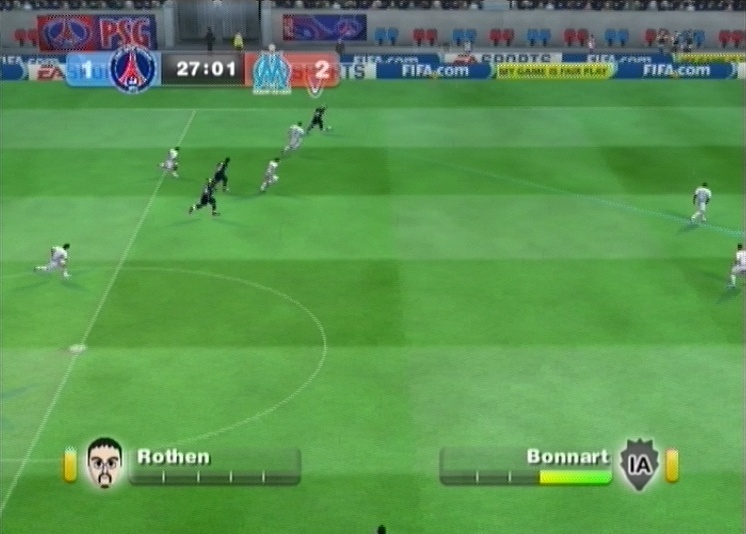Screen dimensions: 746x534
Task: Click the Marseille crest on the scoreboard
Action: coord(271,71)
